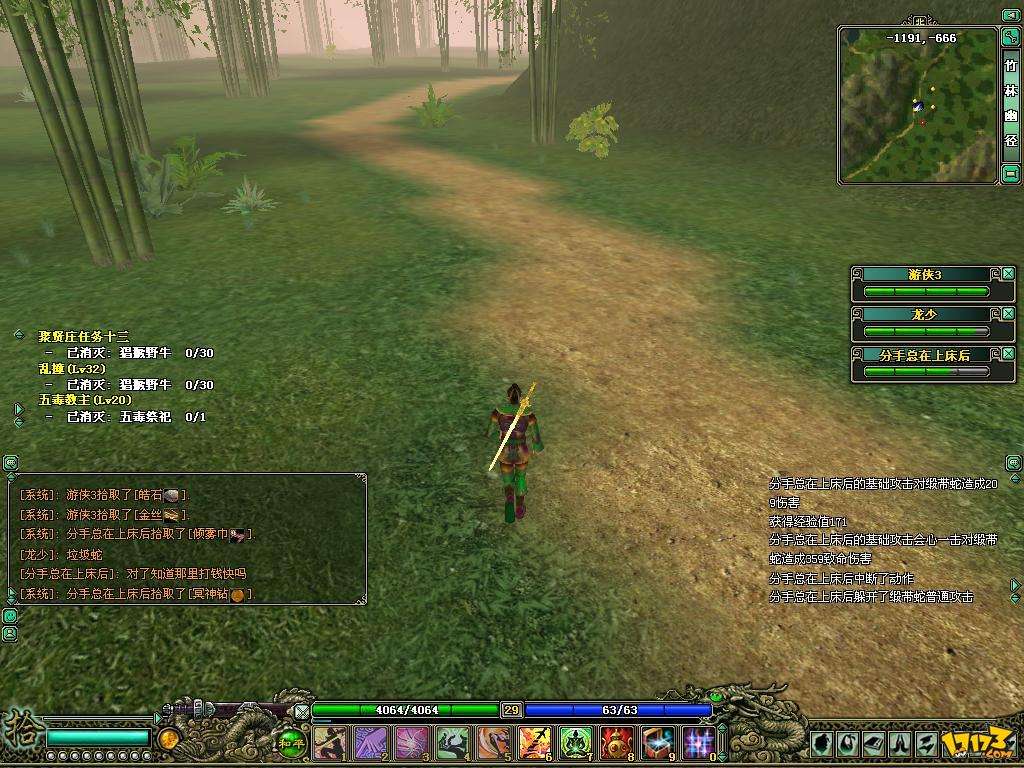Open the minimap
1024x768 pixels.
tap(917, 105)
